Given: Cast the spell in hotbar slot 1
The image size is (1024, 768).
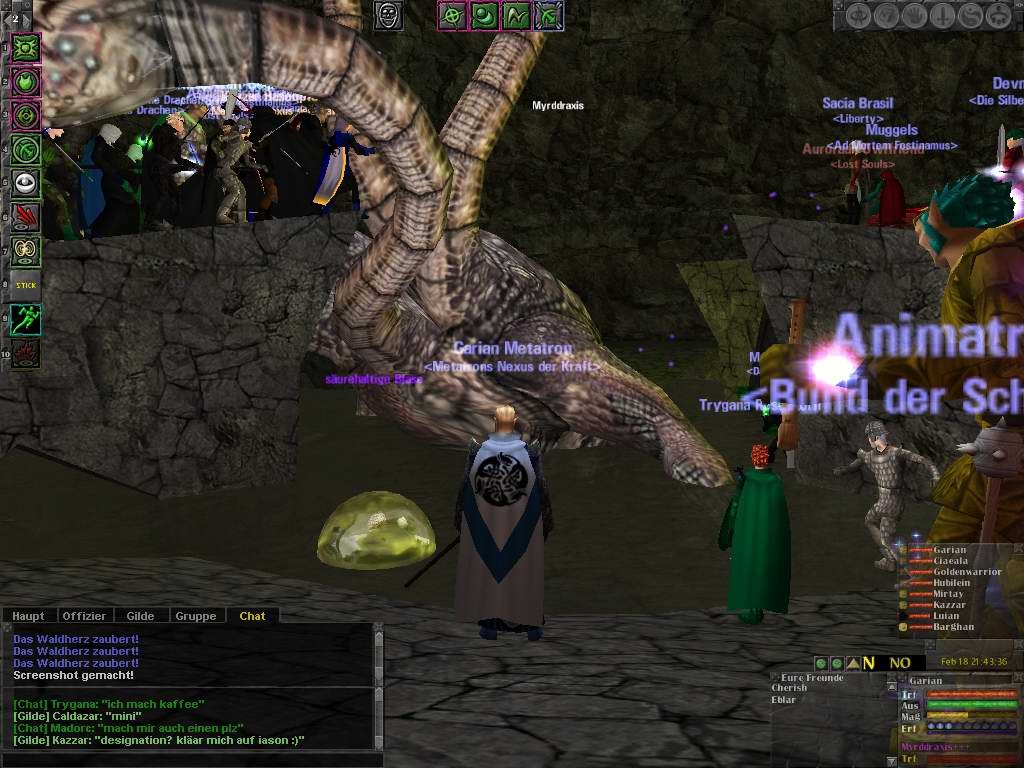Looking at the screenshot, I should pyautogui.click(x=26, y=47).
